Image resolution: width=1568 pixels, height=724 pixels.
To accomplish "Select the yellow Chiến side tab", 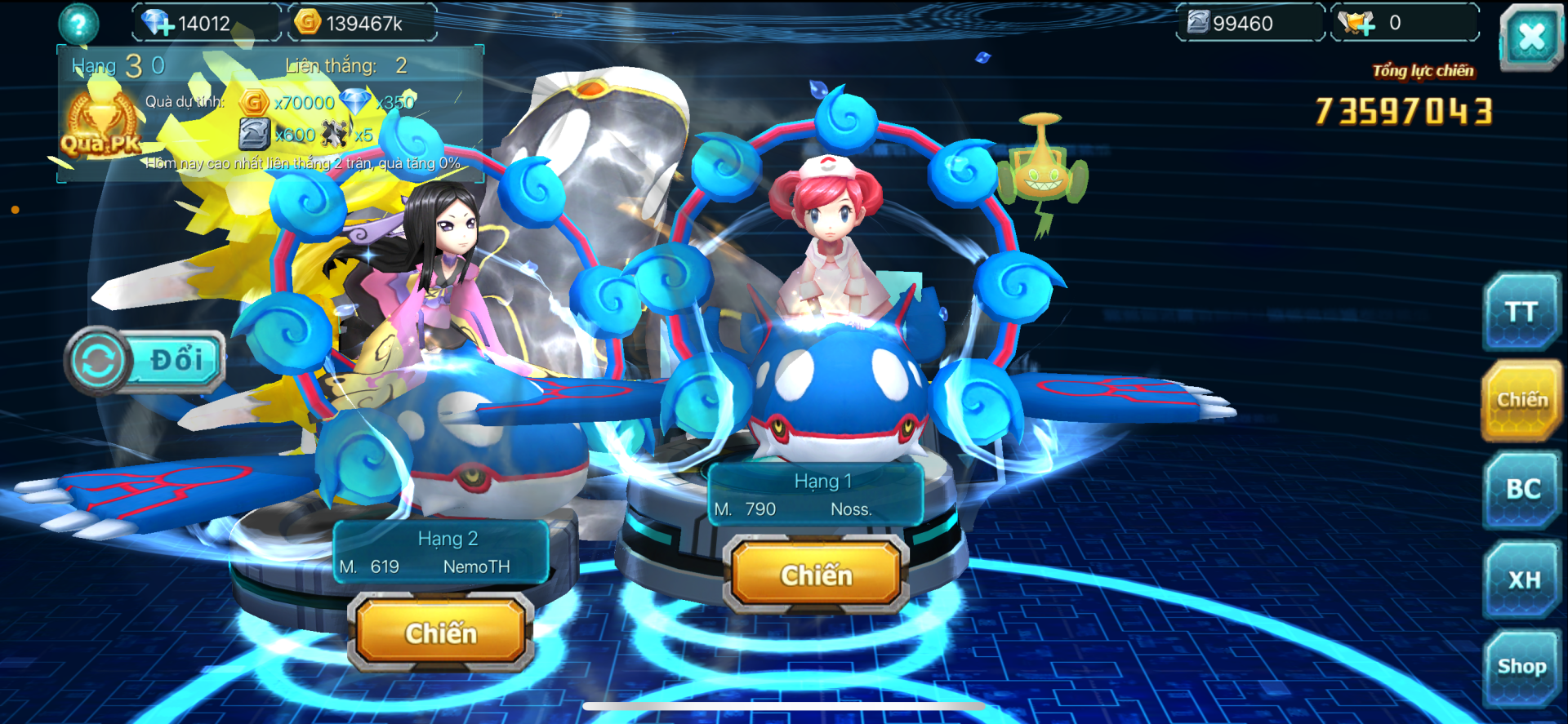I will [x=1521, y=400].
